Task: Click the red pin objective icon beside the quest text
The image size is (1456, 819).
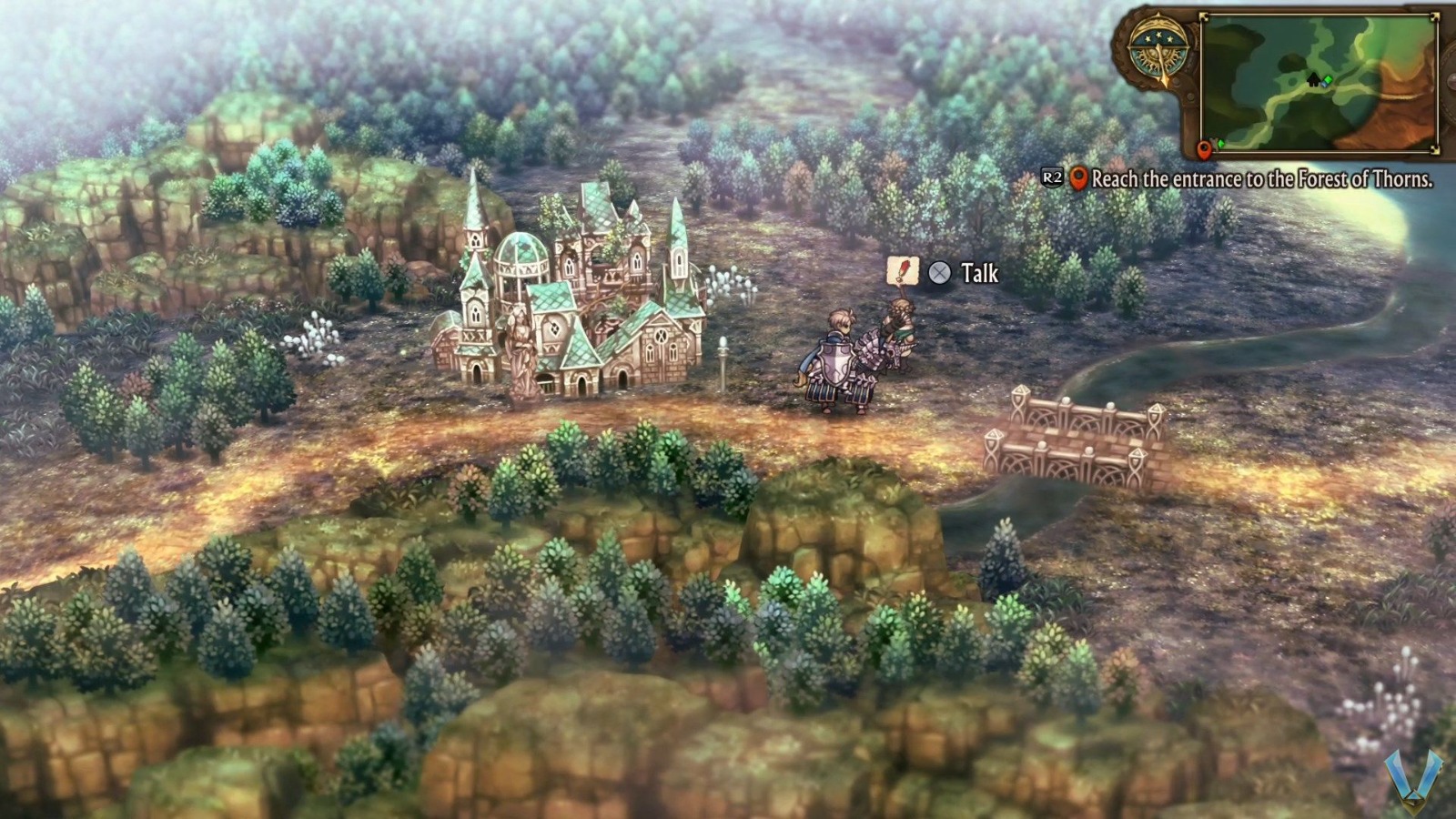Action: point(1079,180)
